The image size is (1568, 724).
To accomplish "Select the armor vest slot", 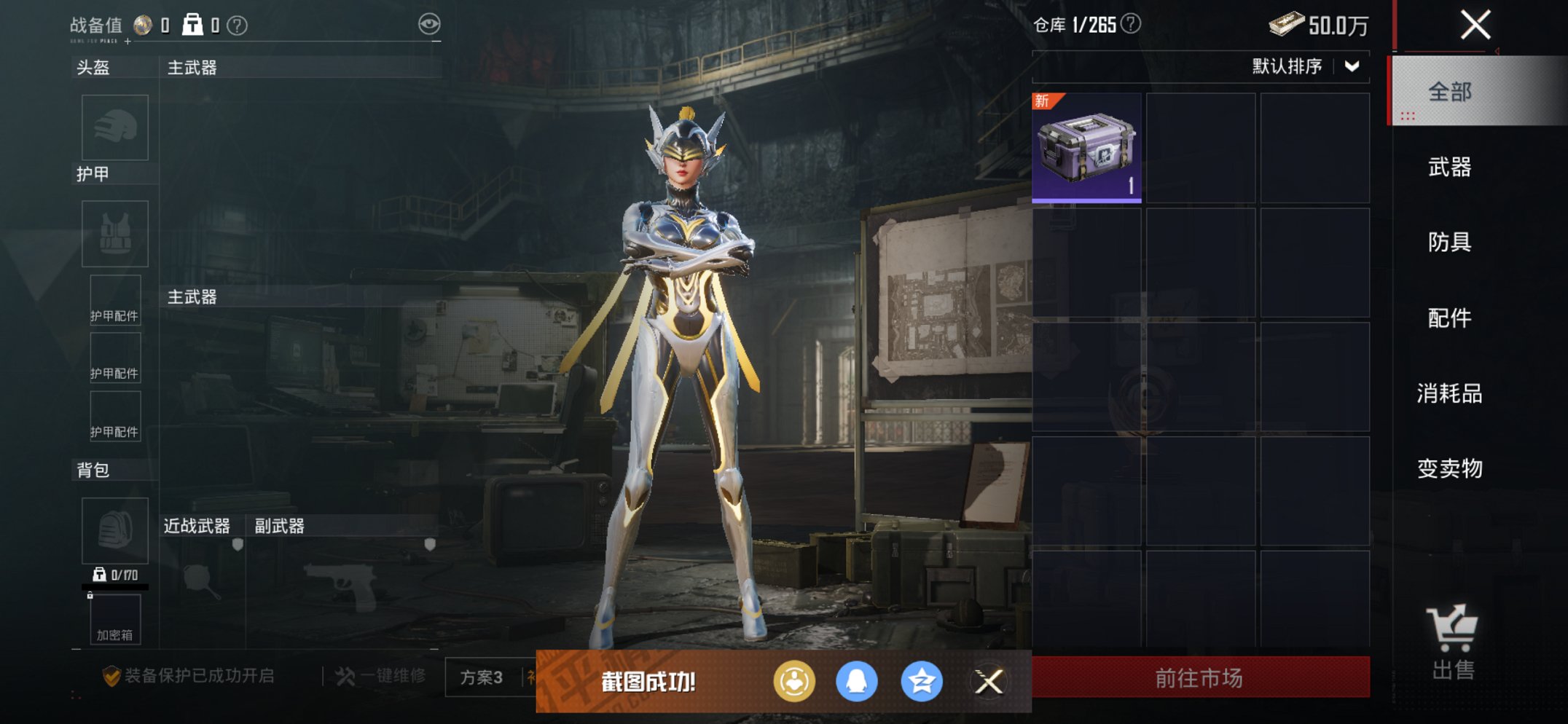I will [x=114, y=235].
